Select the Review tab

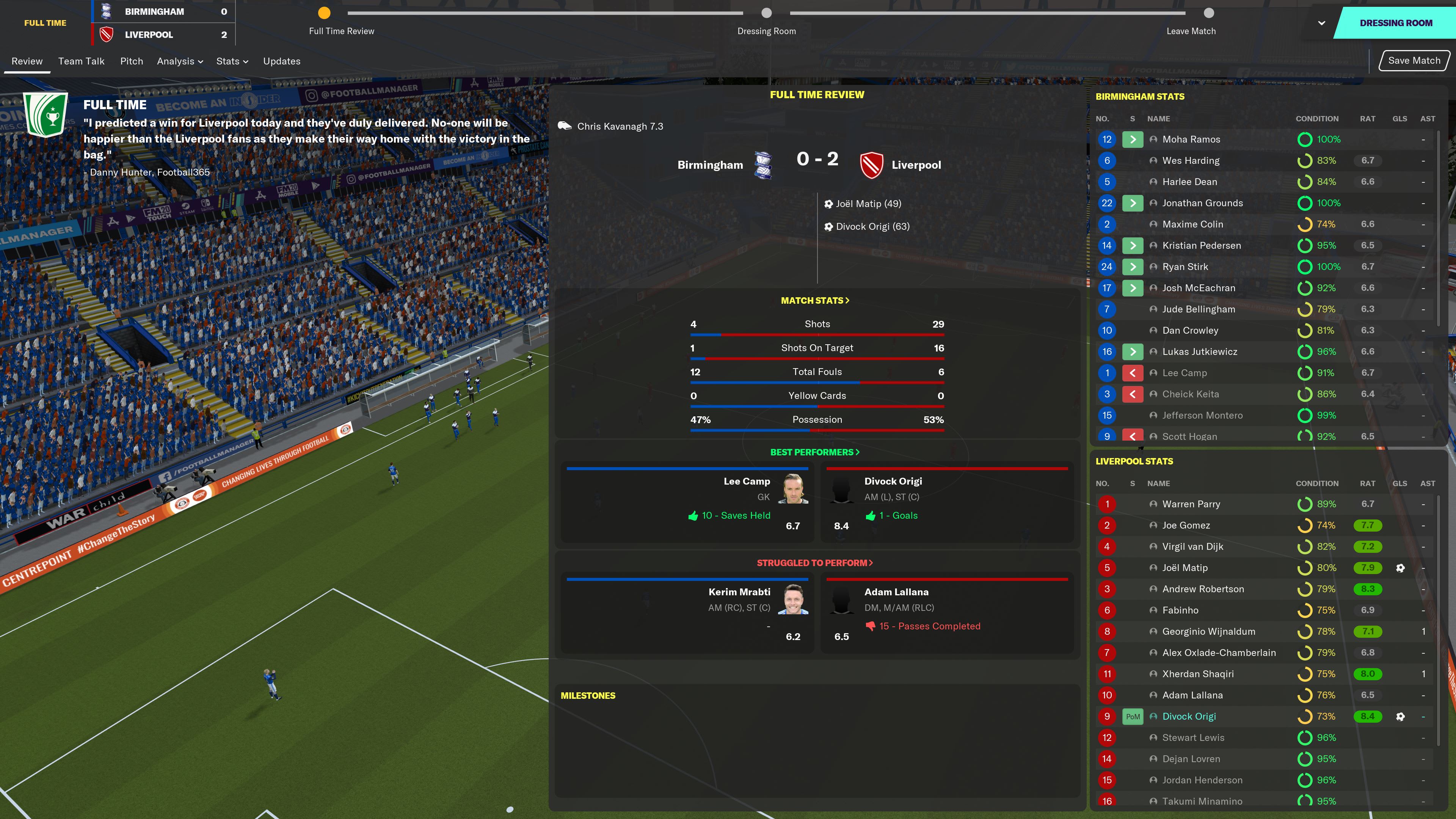(27, 61)
